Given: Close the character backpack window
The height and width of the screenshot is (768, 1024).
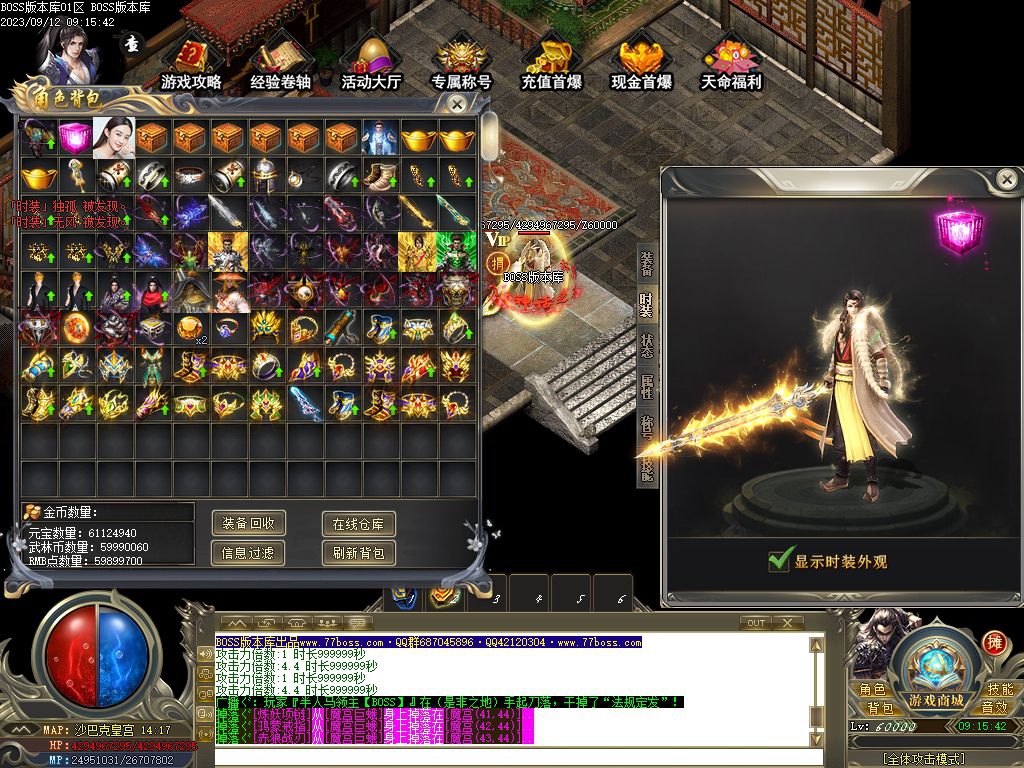Looking at the screenshot, I should coord(457,103).
